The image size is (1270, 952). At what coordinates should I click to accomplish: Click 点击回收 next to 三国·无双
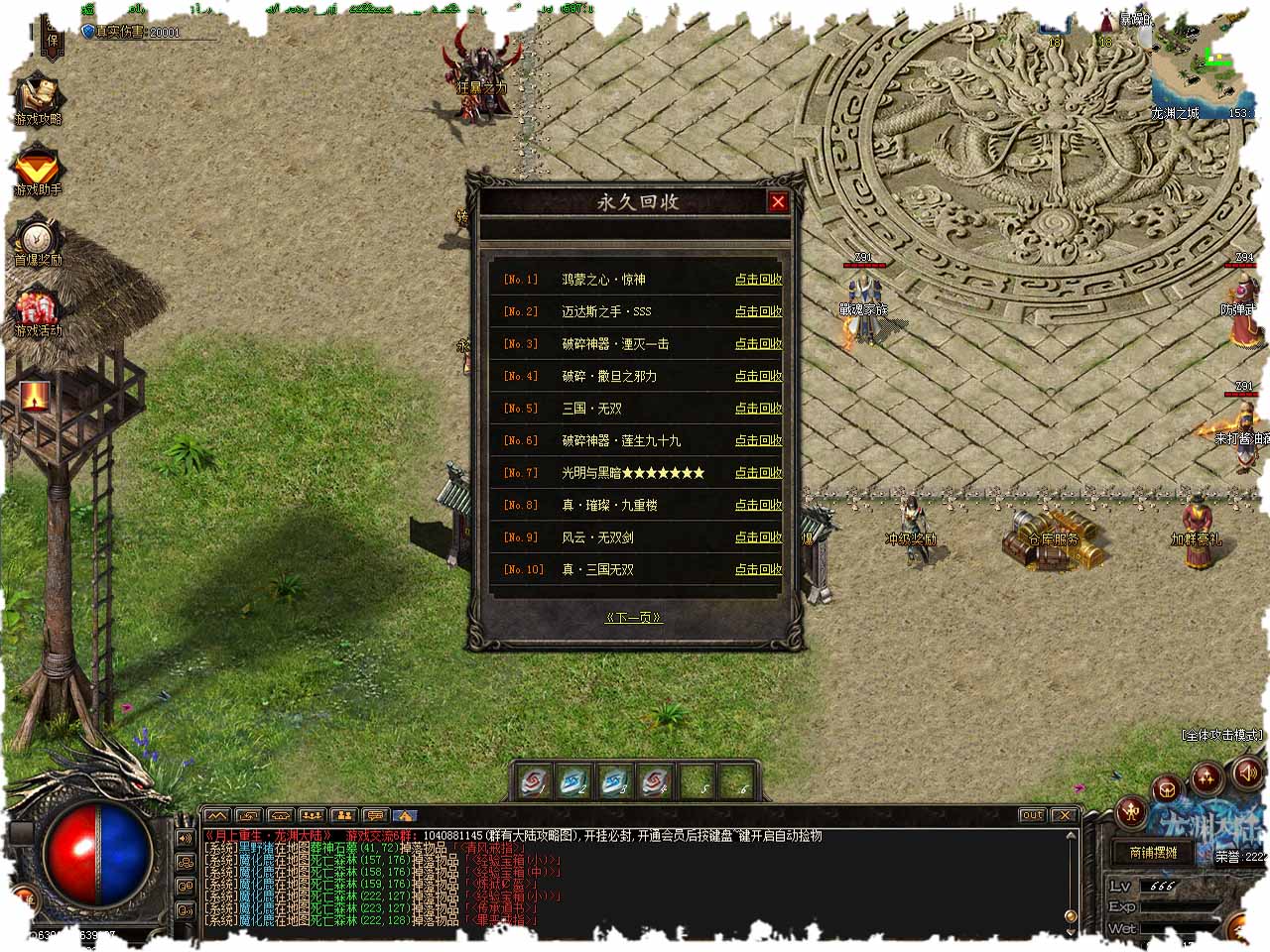[x=758, y=409]
